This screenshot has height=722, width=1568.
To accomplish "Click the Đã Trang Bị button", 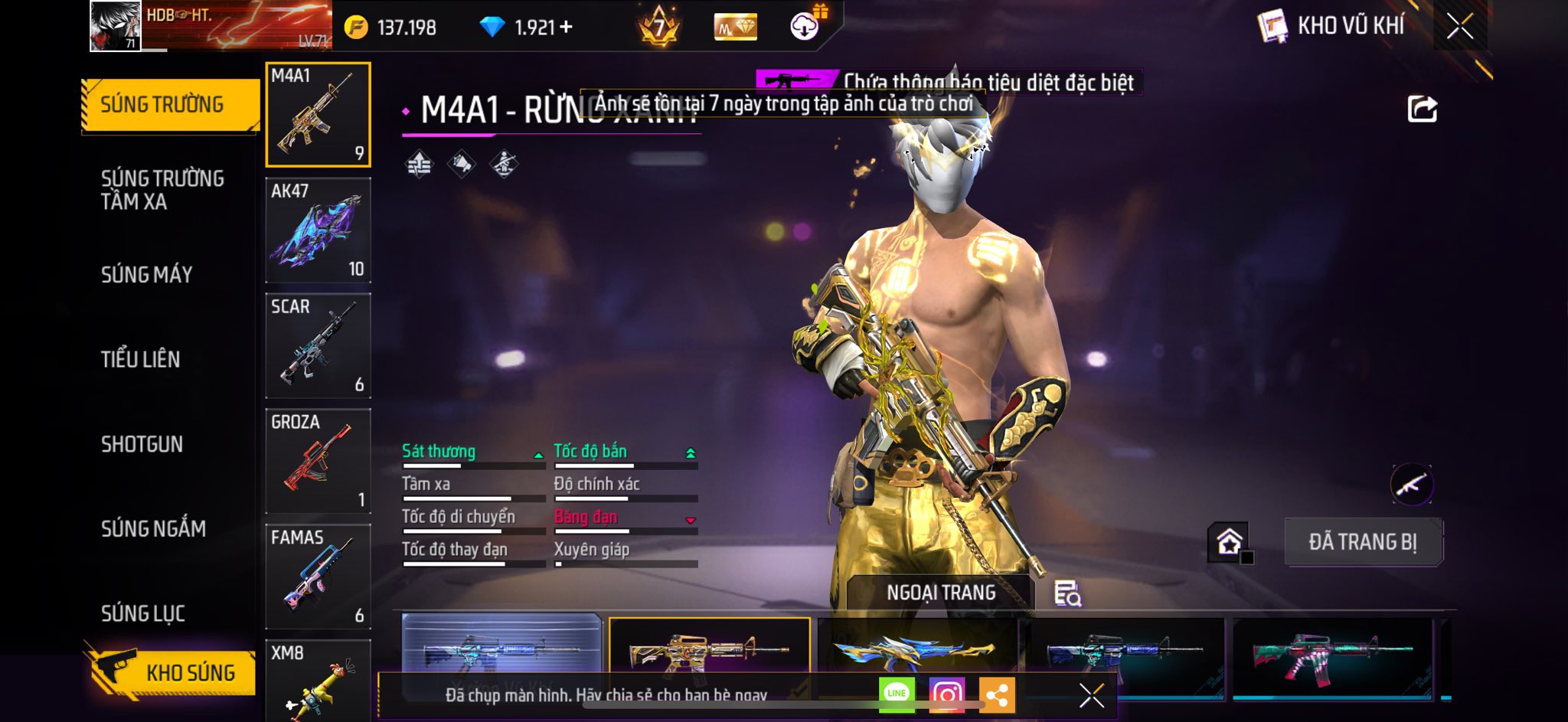I will [x=1363, y=542].
